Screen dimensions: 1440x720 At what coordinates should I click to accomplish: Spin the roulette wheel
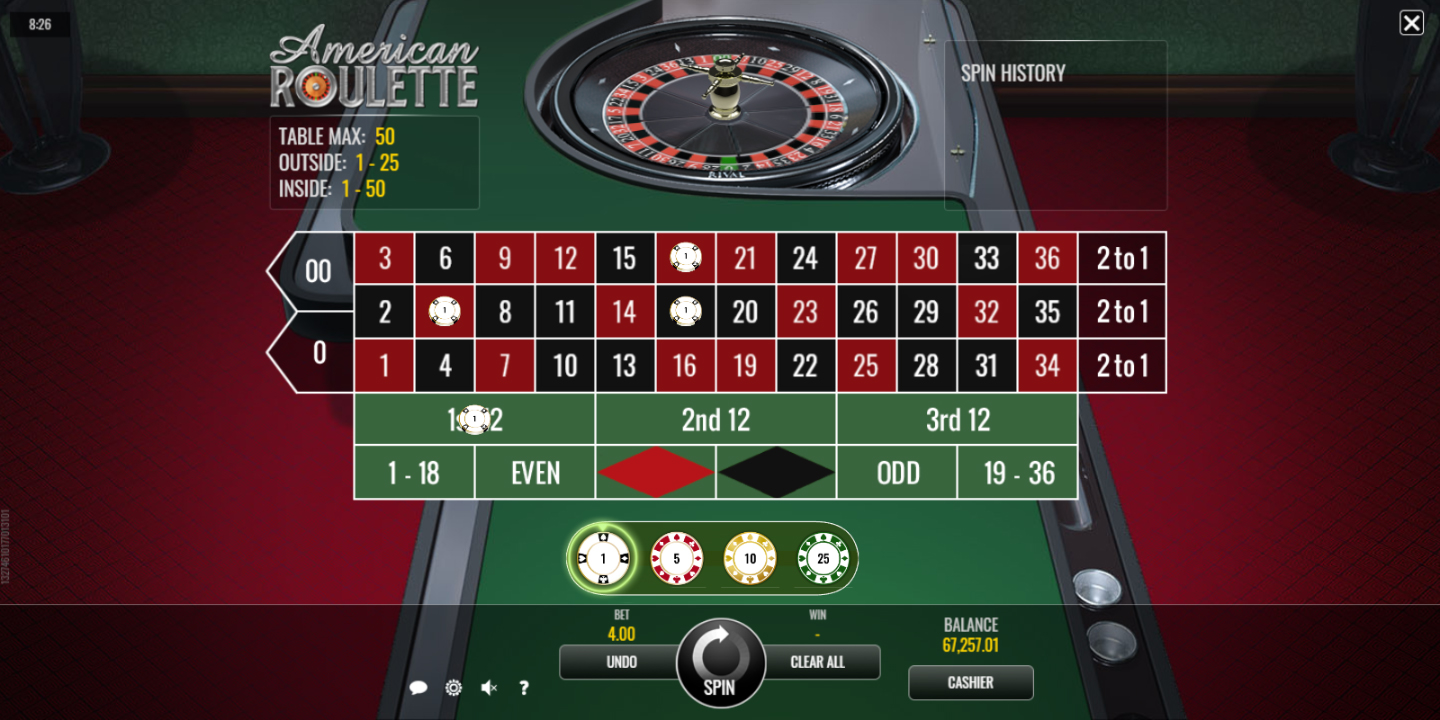(x=719, y=662)
